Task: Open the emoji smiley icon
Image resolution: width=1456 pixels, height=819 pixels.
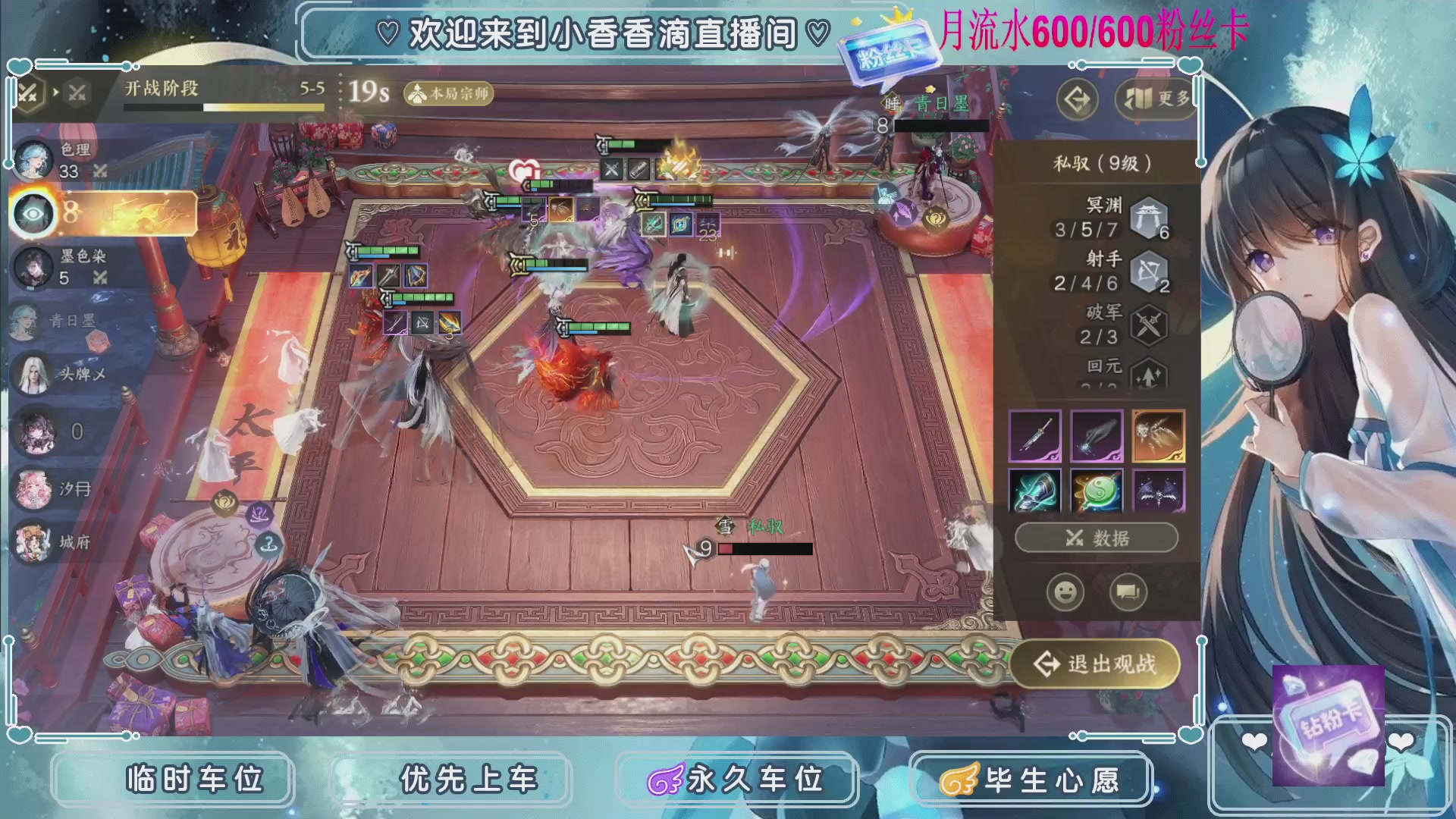Action: [x=1066, y=591]
